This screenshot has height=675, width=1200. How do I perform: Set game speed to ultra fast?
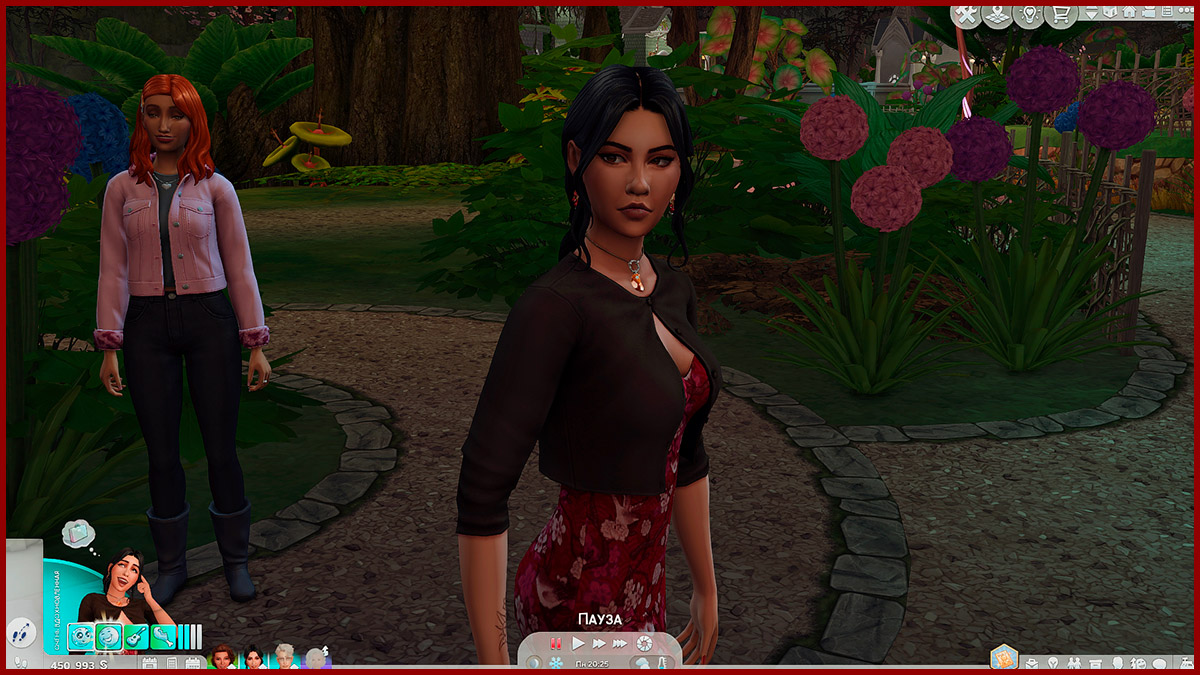pyautogui.click(x=620, y=643)
